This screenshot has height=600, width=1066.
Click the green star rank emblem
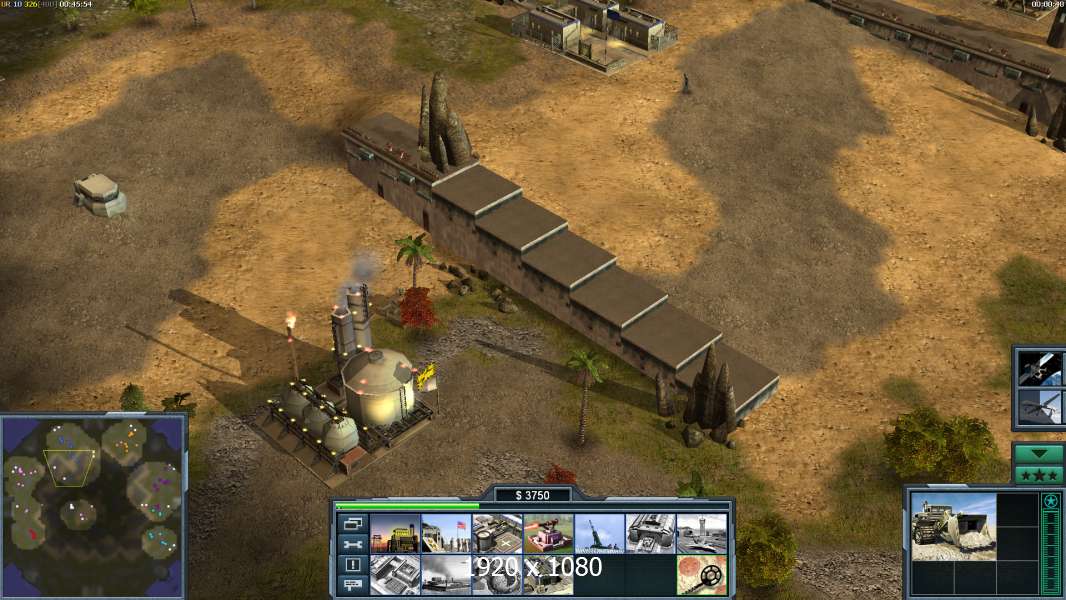[1051, 501]
